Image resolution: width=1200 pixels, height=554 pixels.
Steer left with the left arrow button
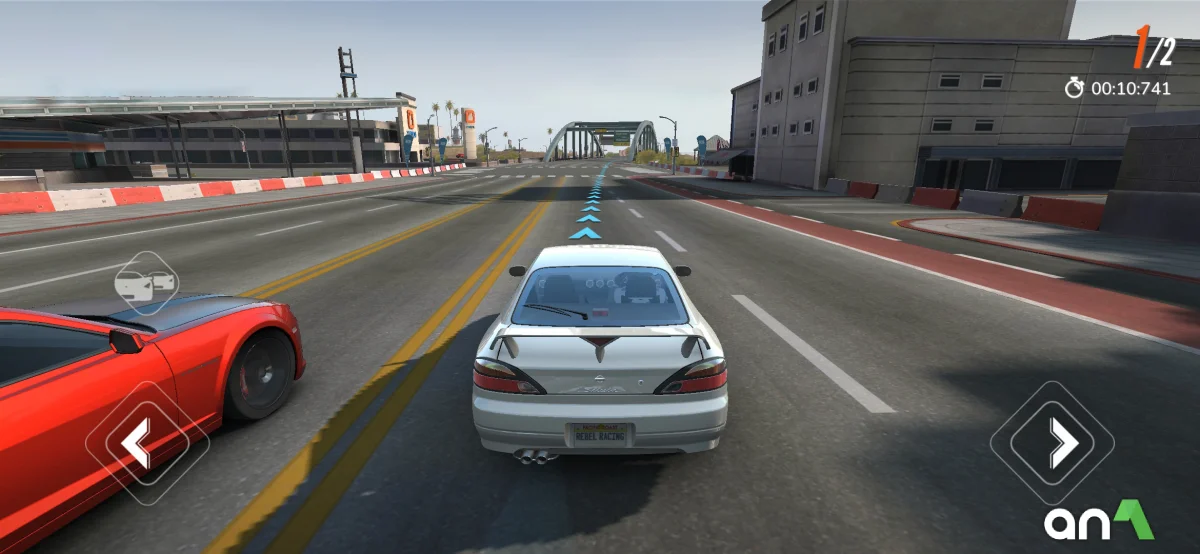[x=146, y=443]
